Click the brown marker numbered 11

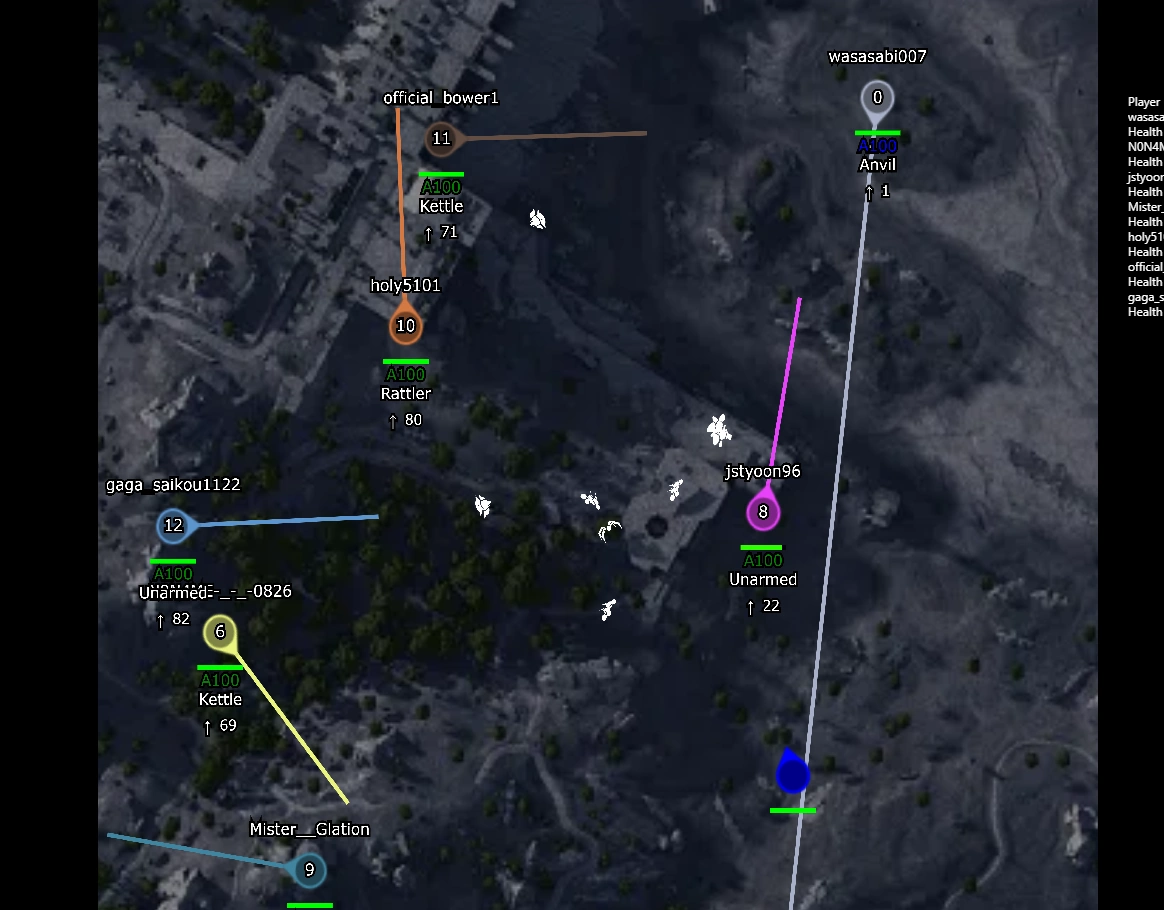pos(441,139)
